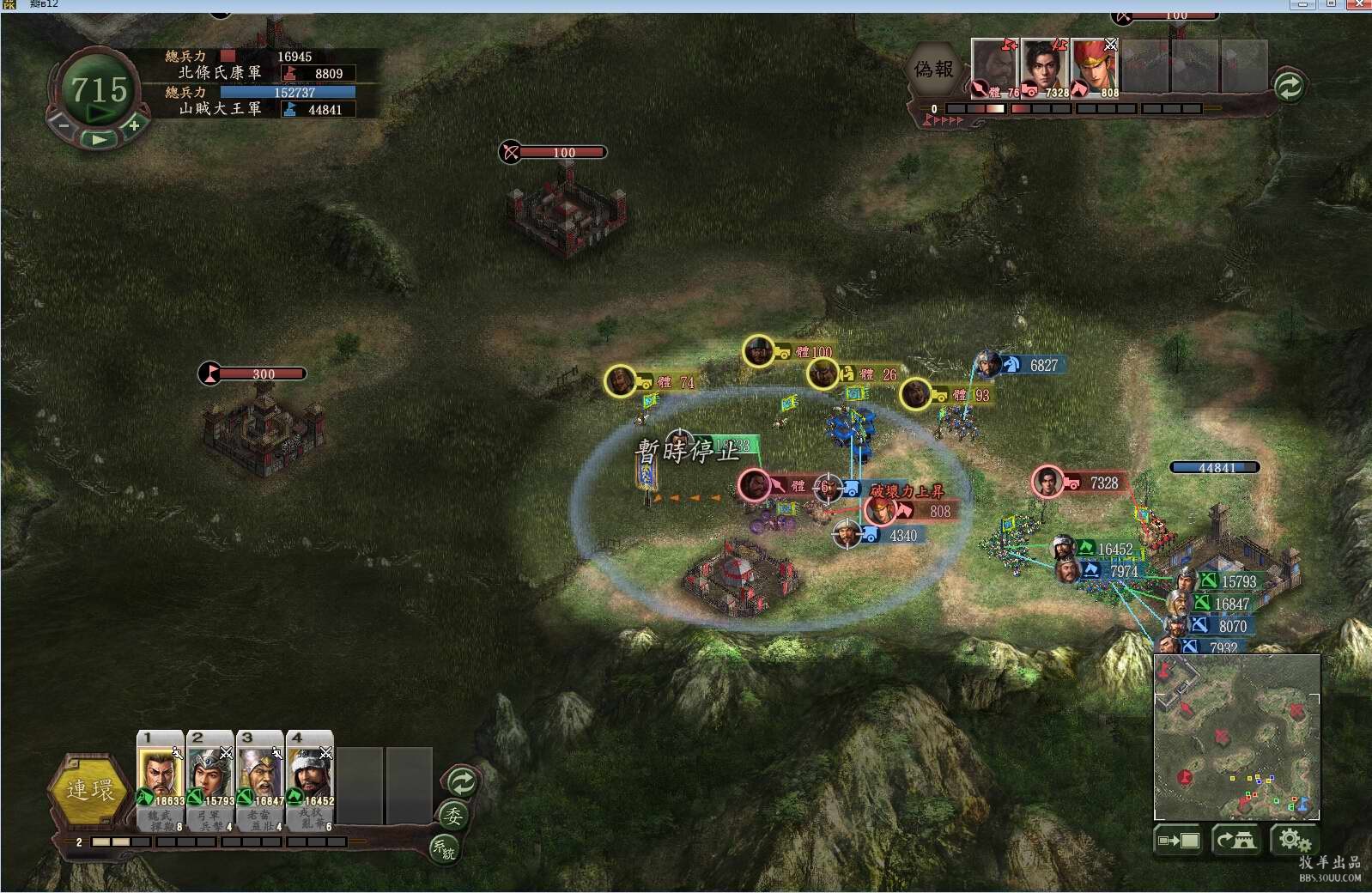Decrease game speed with the minus button

64,125
